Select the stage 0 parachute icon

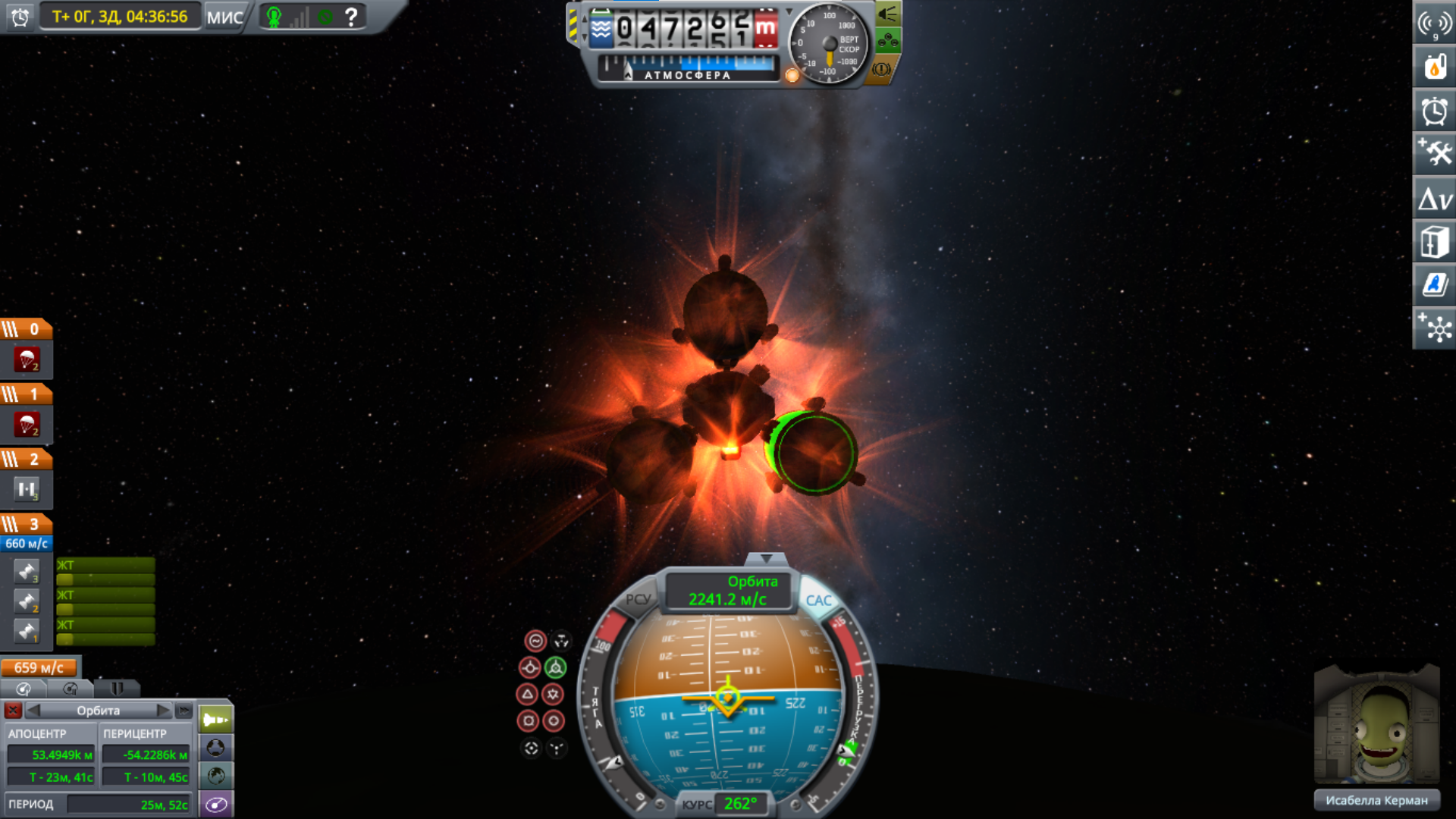(x=27, y=360)
